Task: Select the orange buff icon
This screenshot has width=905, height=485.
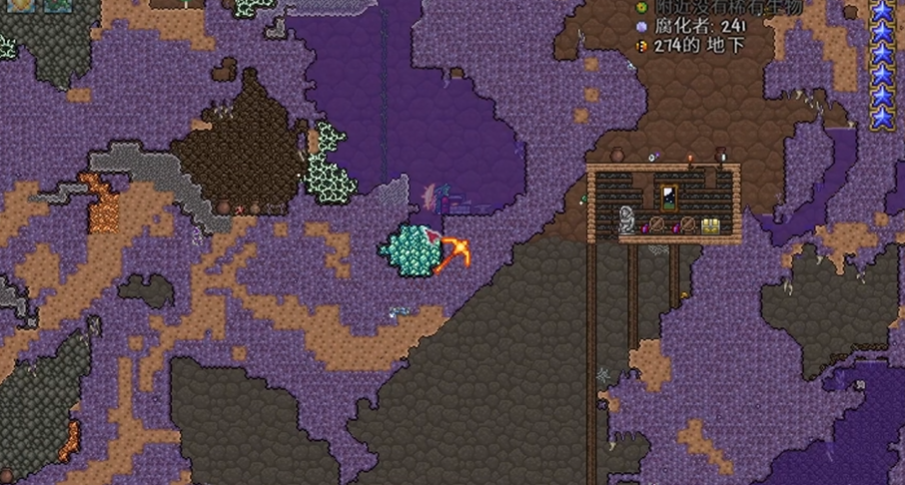Action: tap(23, 4)
